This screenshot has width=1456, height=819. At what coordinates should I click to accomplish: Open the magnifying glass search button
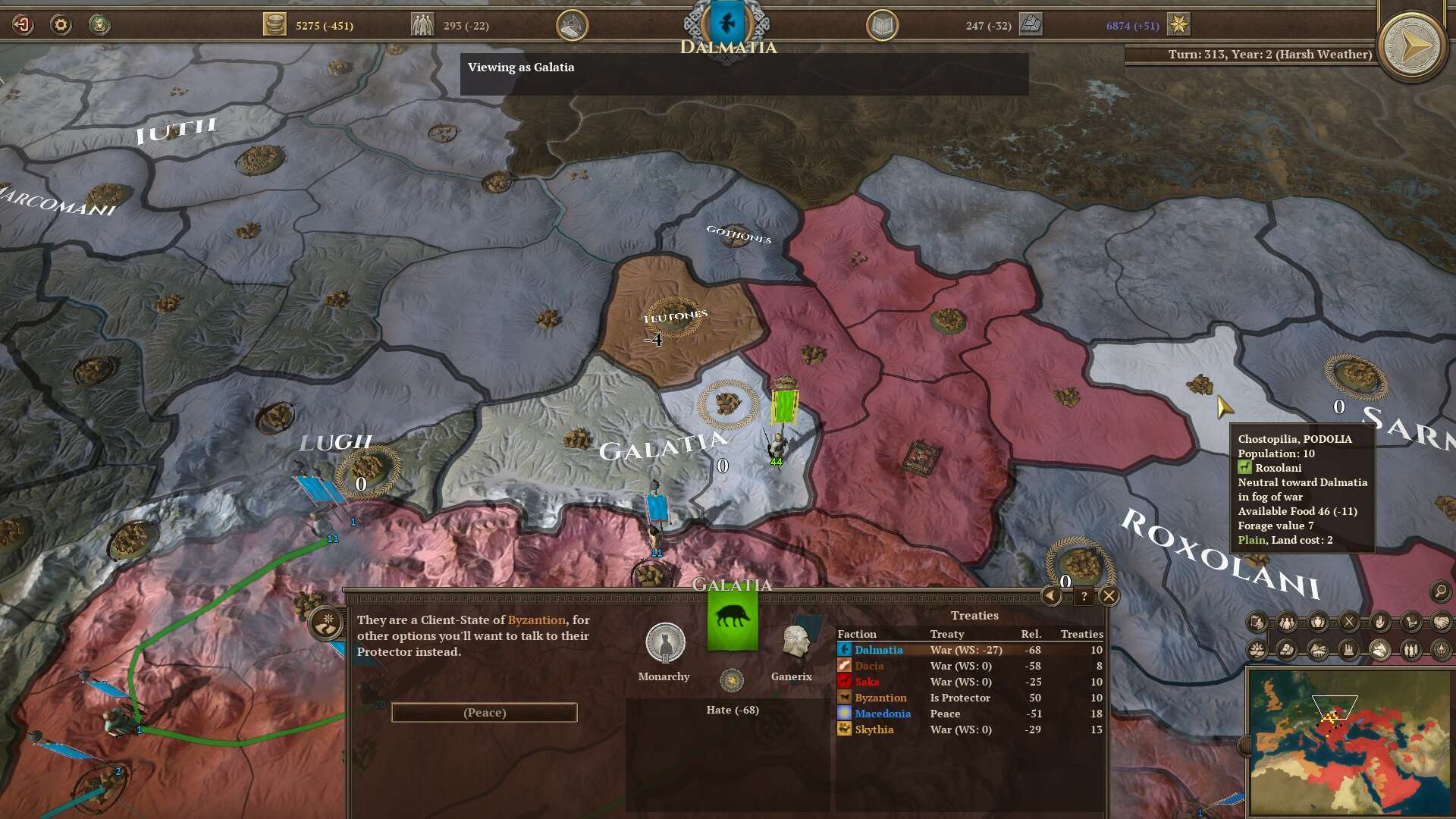click(1440, 591)
